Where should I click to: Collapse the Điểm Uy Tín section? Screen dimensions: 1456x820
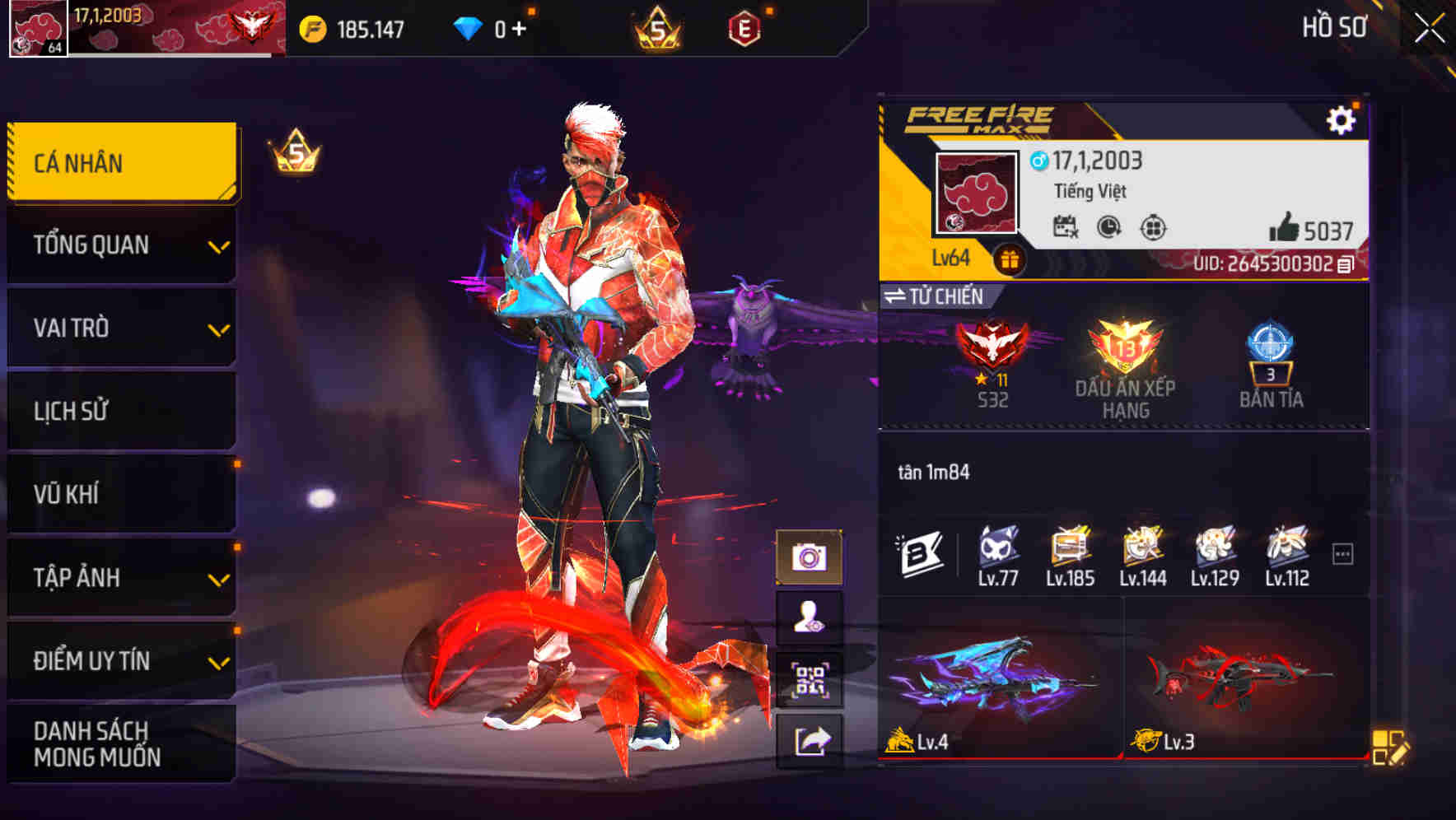tap(120, 659)
